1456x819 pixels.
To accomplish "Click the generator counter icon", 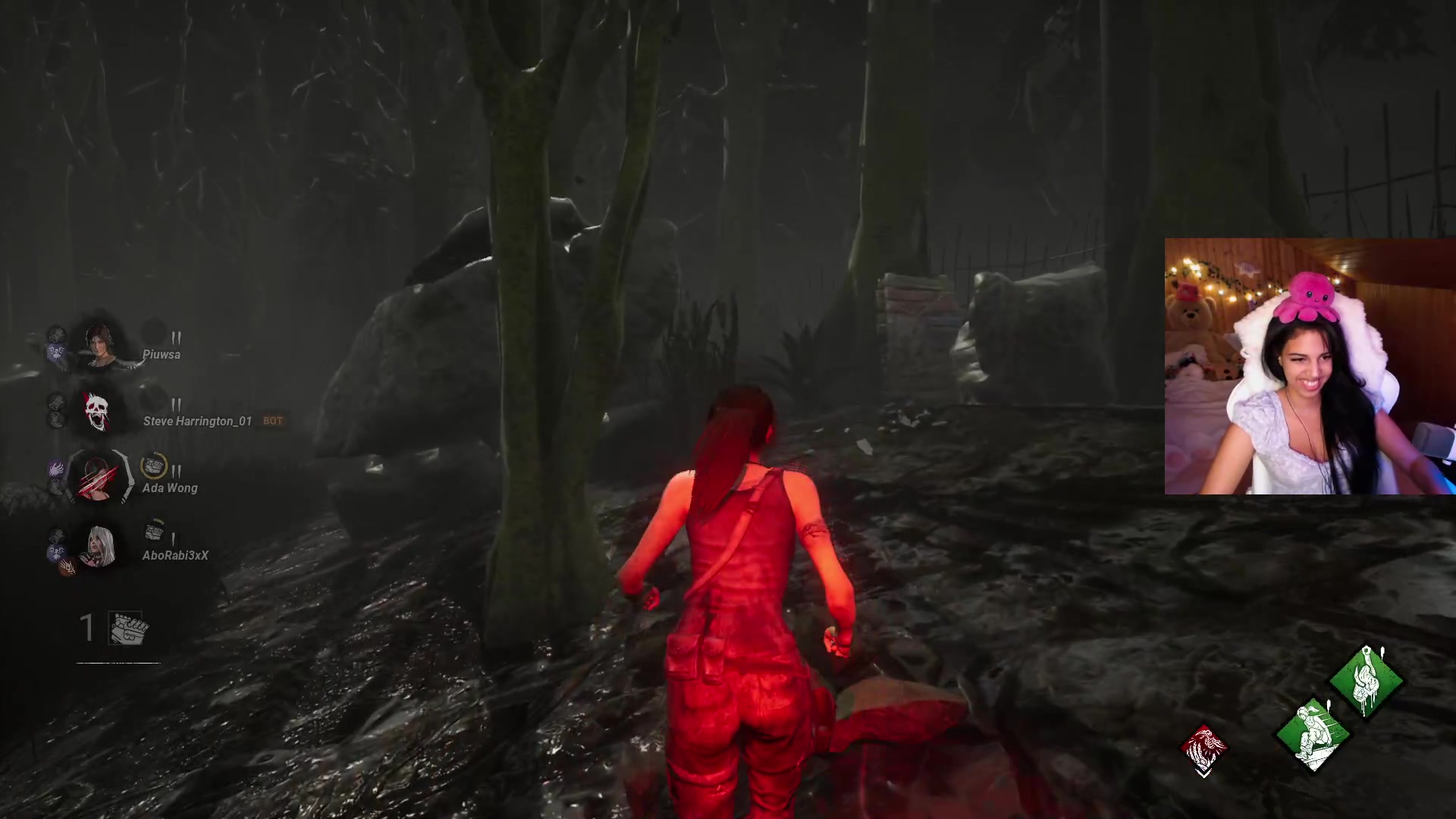I will click(128, 629).
